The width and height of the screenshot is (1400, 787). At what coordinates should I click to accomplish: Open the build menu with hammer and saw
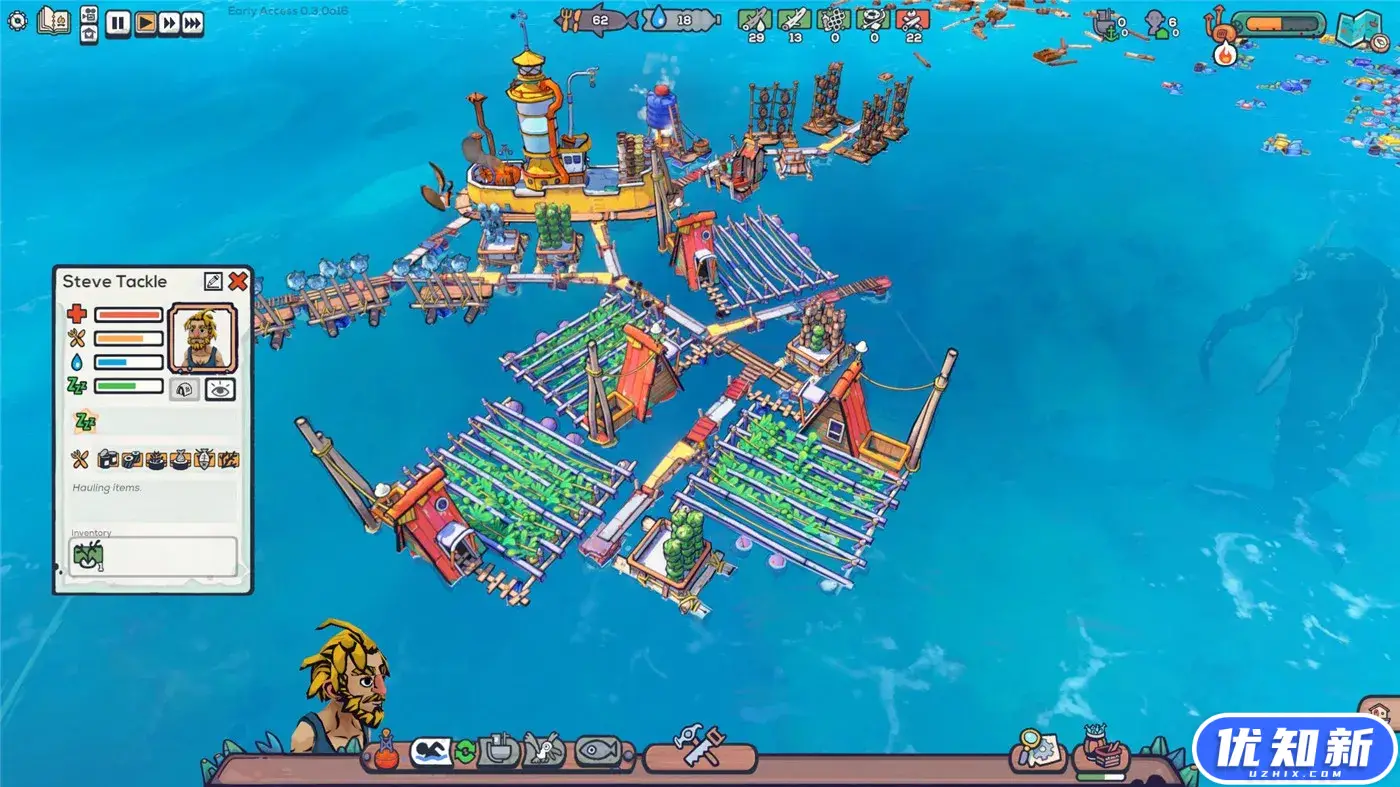point(698,748)
